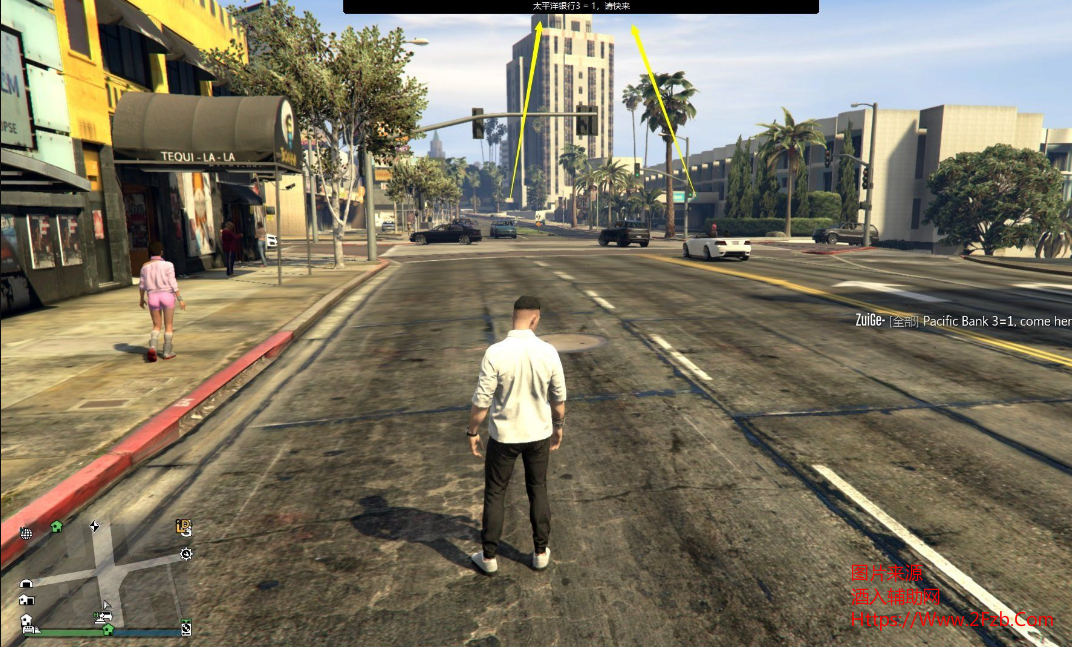Select the orange LD blip on minimap
Screen dimensions: 1072x647
[183, 526]
